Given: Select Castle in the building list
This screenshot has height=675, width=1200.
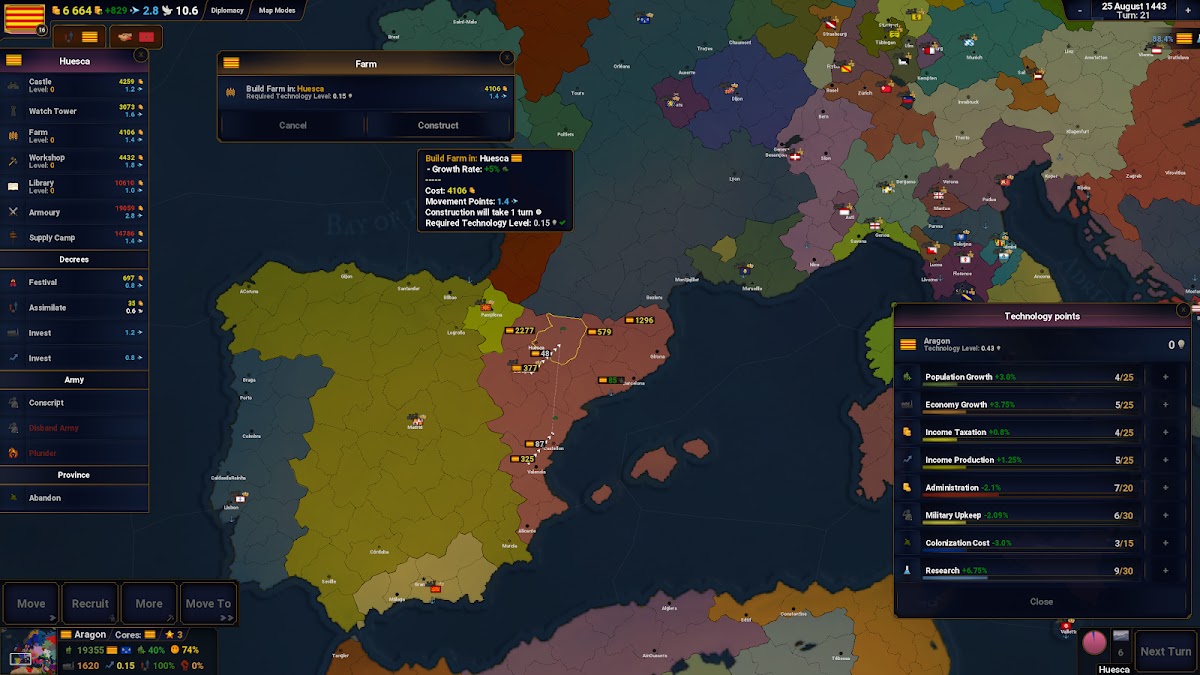Looking at the screenshot, I should click(75, 85).
